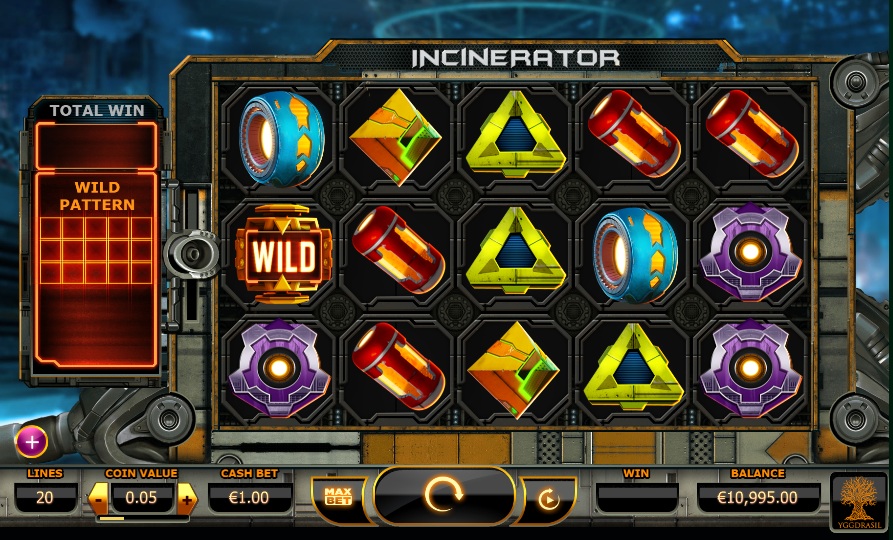
Task: Decrease the coin value with minus
Action: 100,496
